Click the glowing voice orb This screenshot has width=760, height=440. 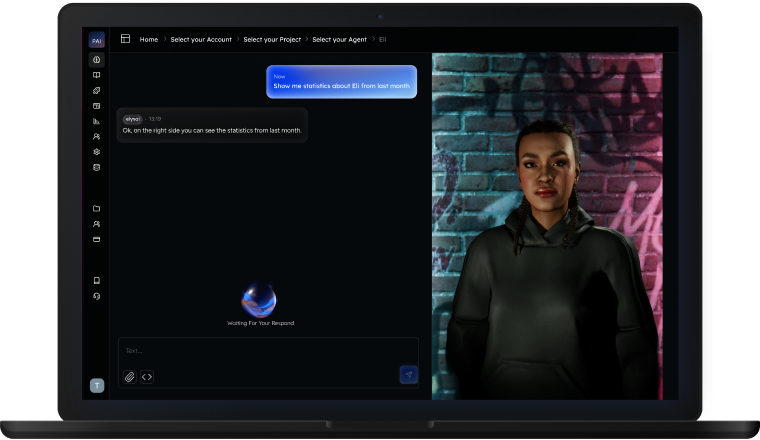[x=260, y=299]
